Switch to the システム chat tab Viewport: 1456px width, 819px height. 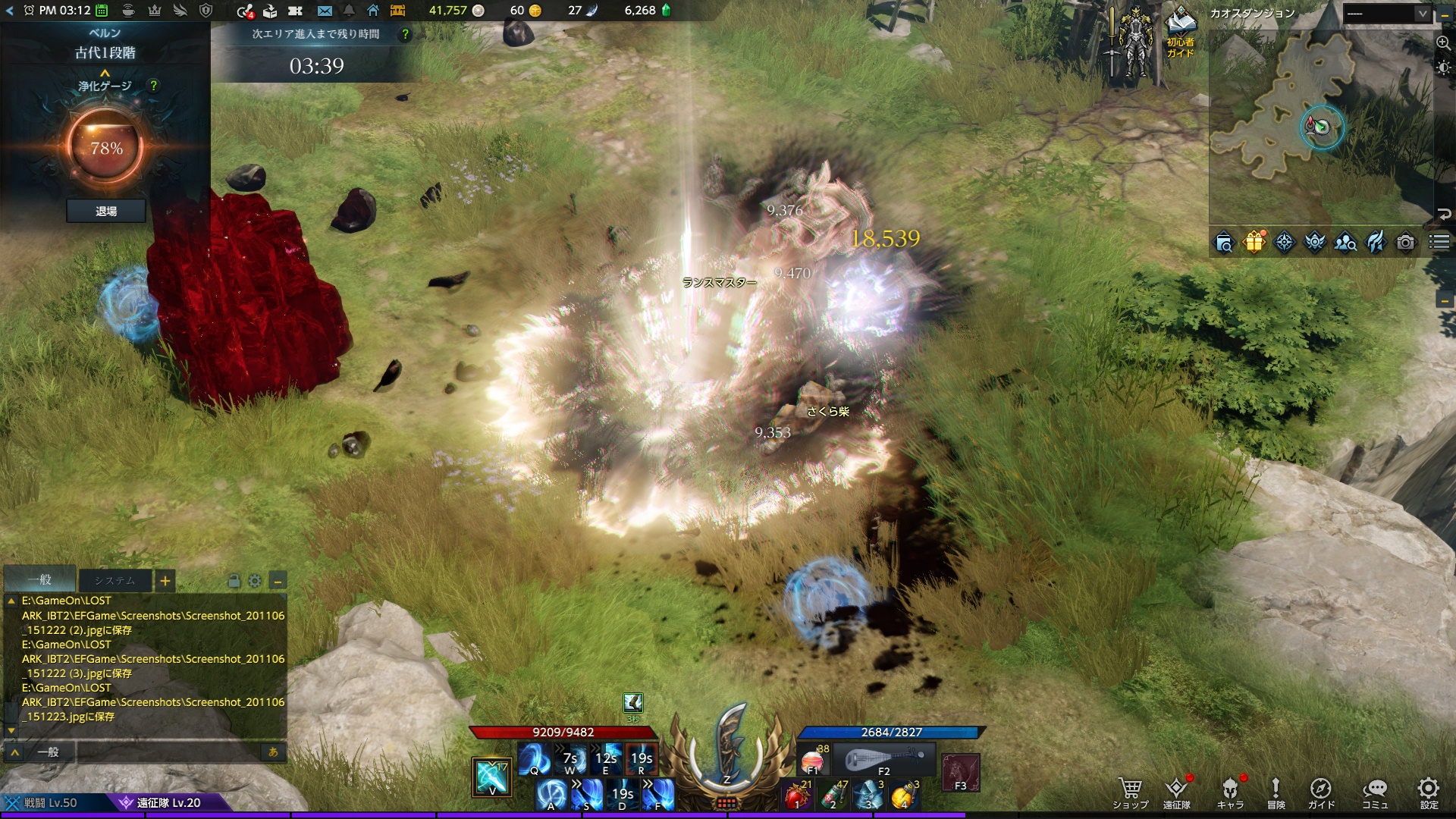coord(115,581)
